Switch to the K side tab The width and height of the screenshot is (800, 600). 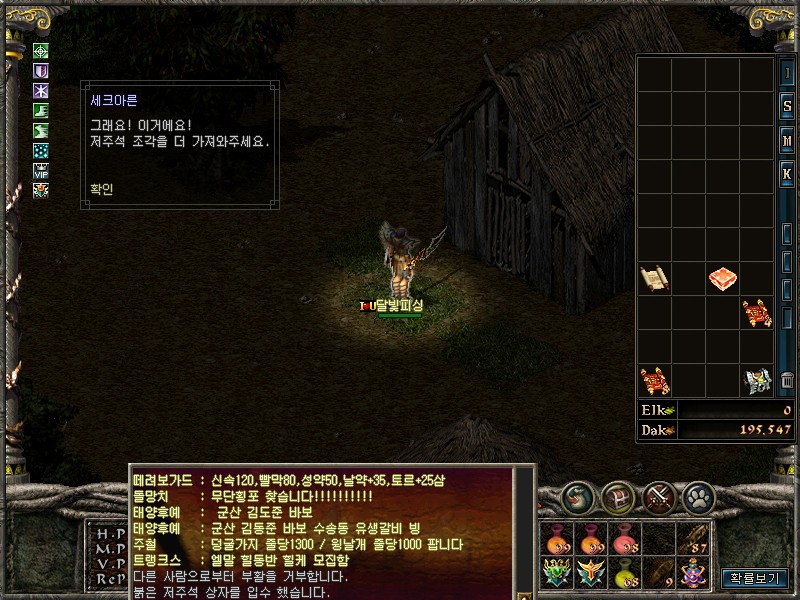pyautogui.click(x=788, y=173)
